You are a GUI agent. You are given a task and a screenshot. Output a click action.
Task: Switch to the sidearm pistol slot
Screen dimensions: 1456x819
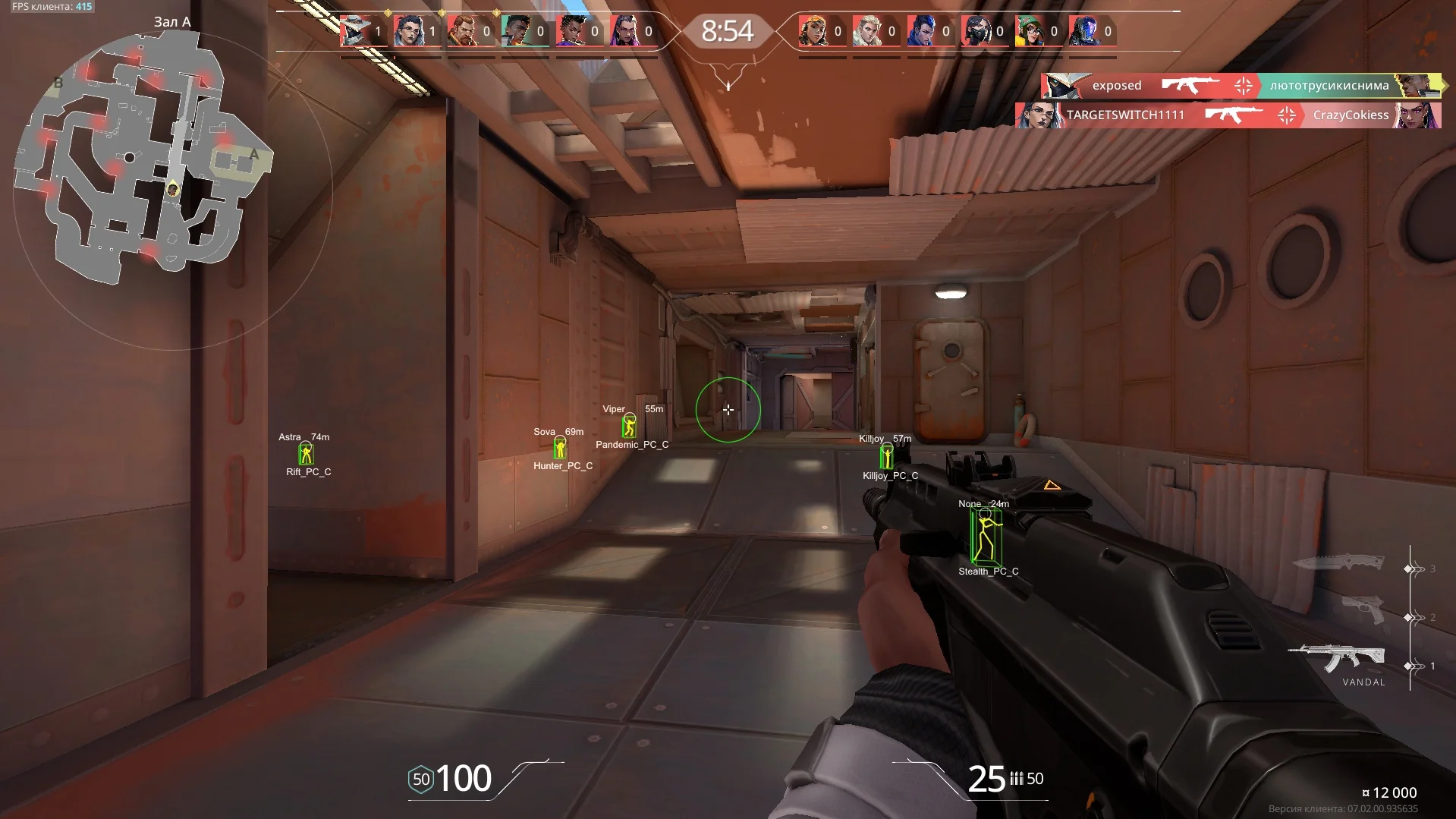(x=1363, y=610)
